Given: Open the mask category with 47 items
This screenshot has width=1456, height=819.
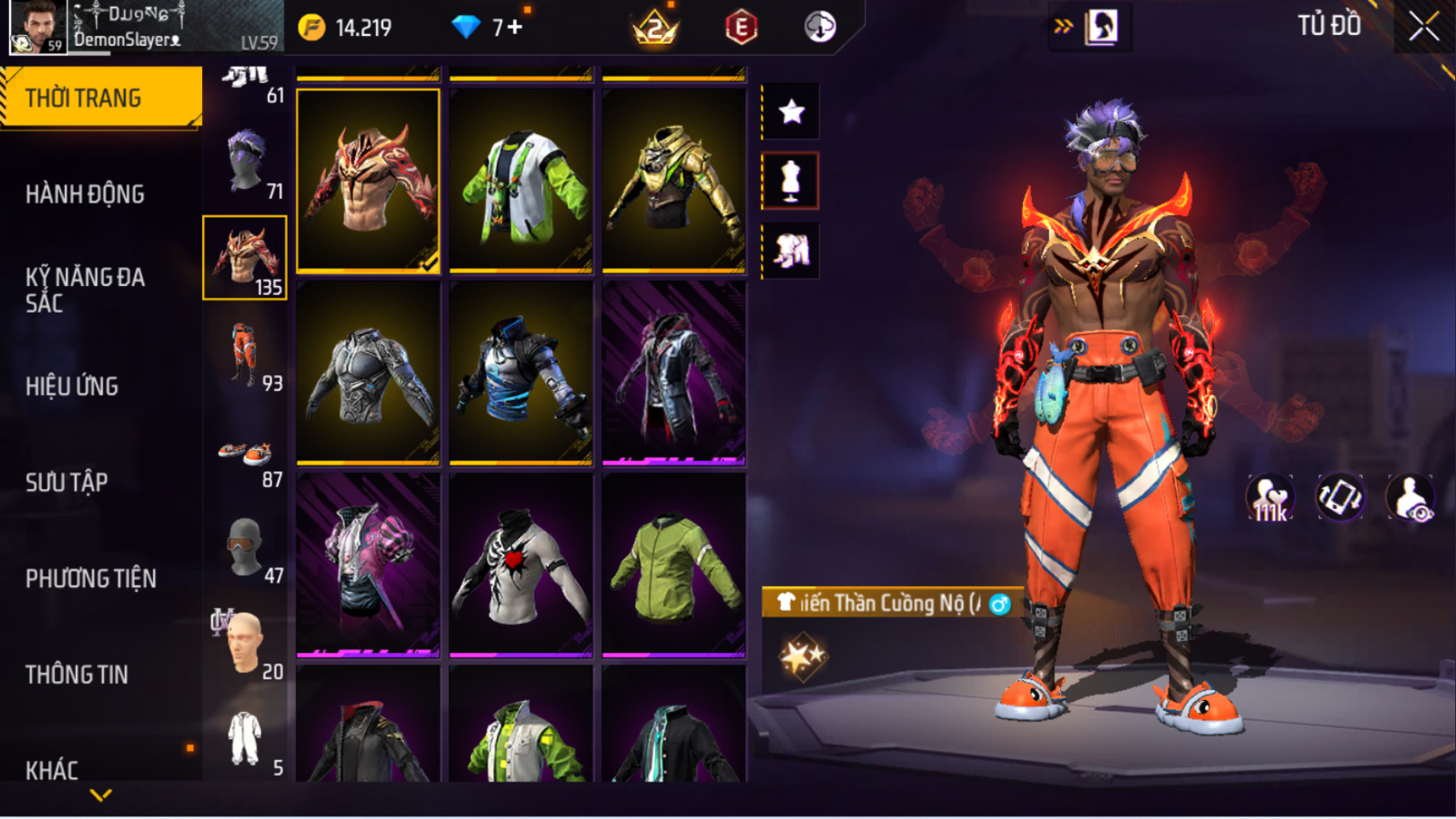Looking at the screenshot, I should (x=245, y=549).
